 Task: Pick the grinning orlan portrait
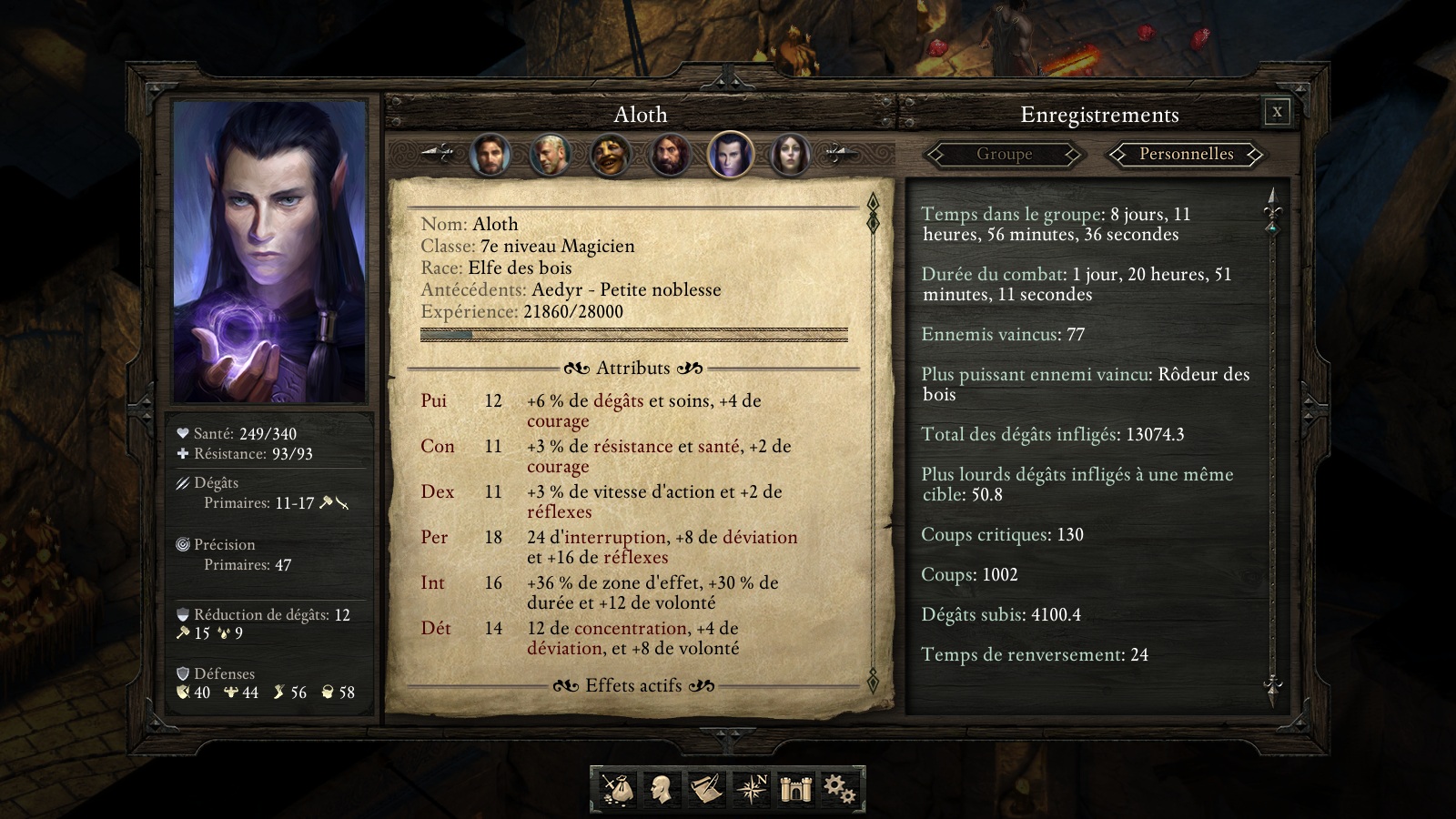610,155
